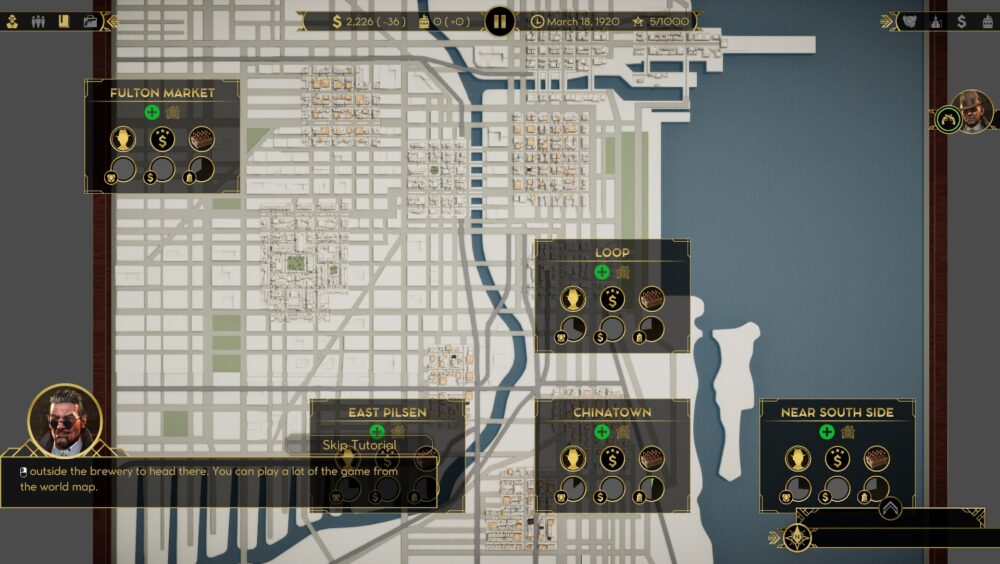This screenshot has height=564, width=1000.
Task: Open the bulldog face icon top-right
Action: (909, 20)
